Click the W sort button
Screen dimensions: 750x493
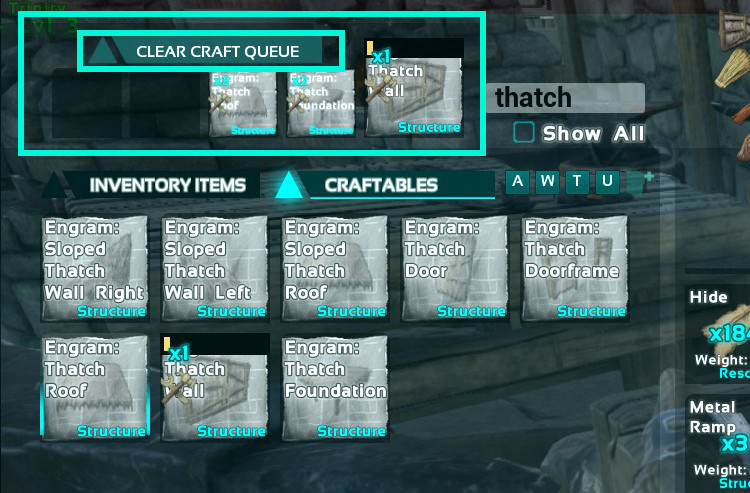click(547, 181)
